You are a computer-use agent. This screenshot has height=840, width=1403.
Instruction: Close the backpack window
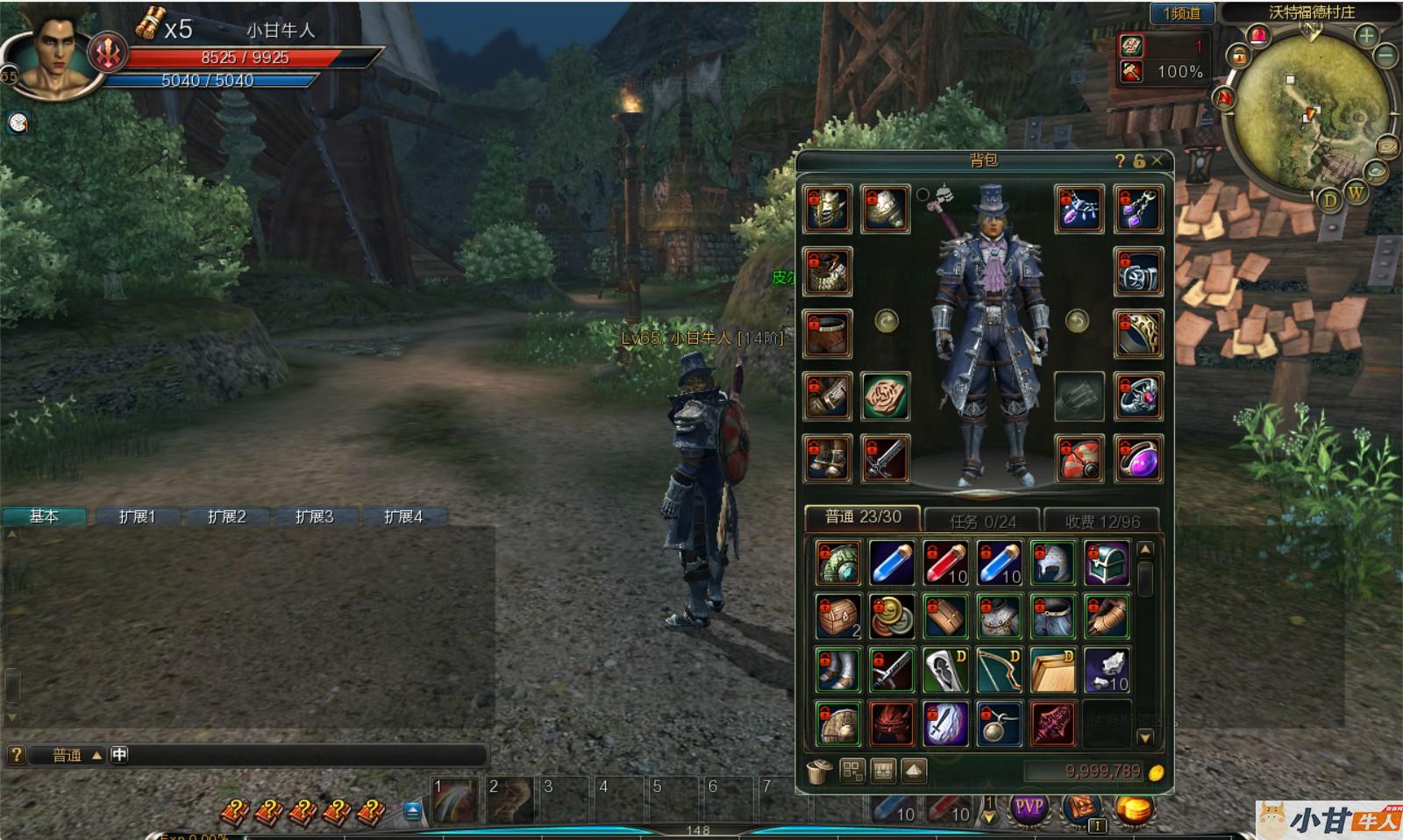[1157, 160]
